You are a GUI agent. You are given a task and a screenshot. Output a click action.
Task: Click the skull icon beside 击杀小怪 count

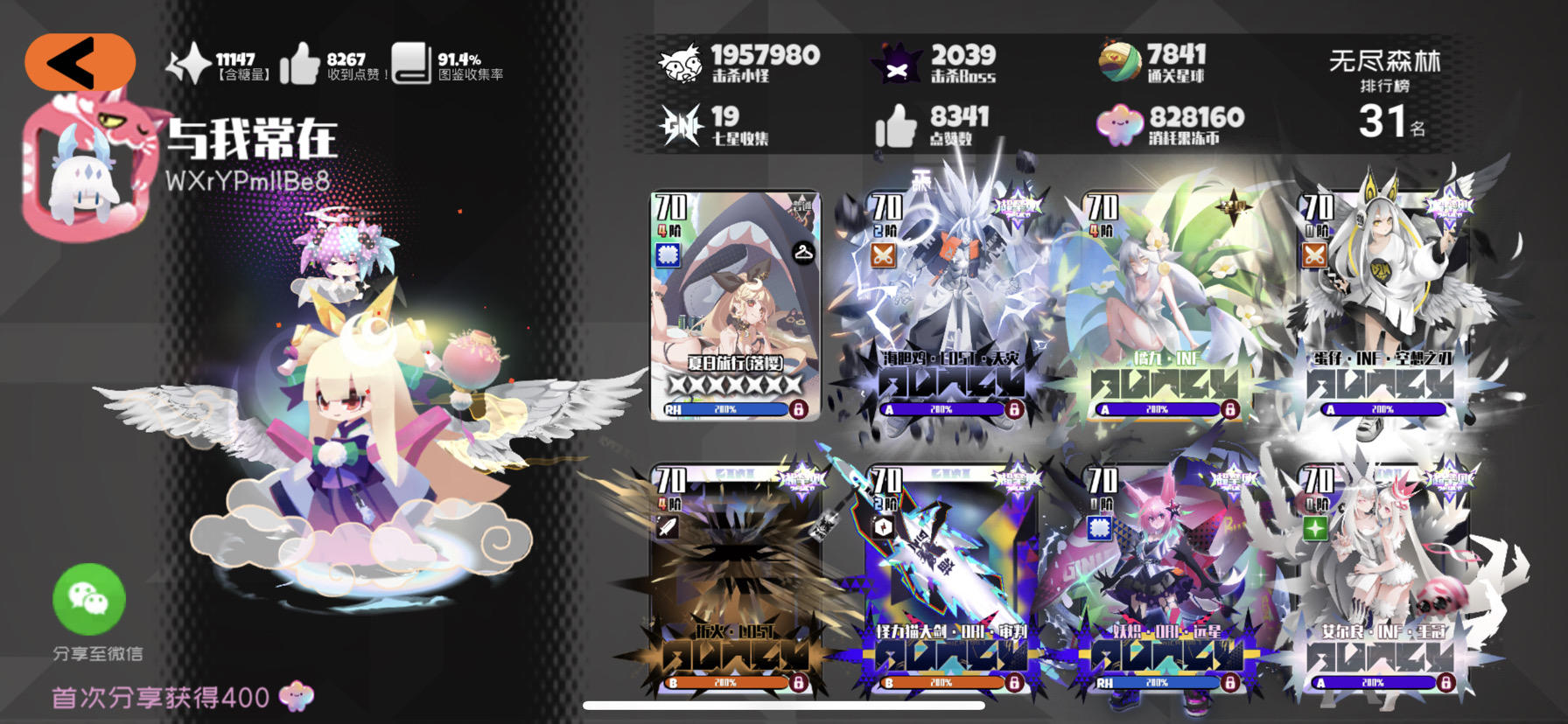681,59
